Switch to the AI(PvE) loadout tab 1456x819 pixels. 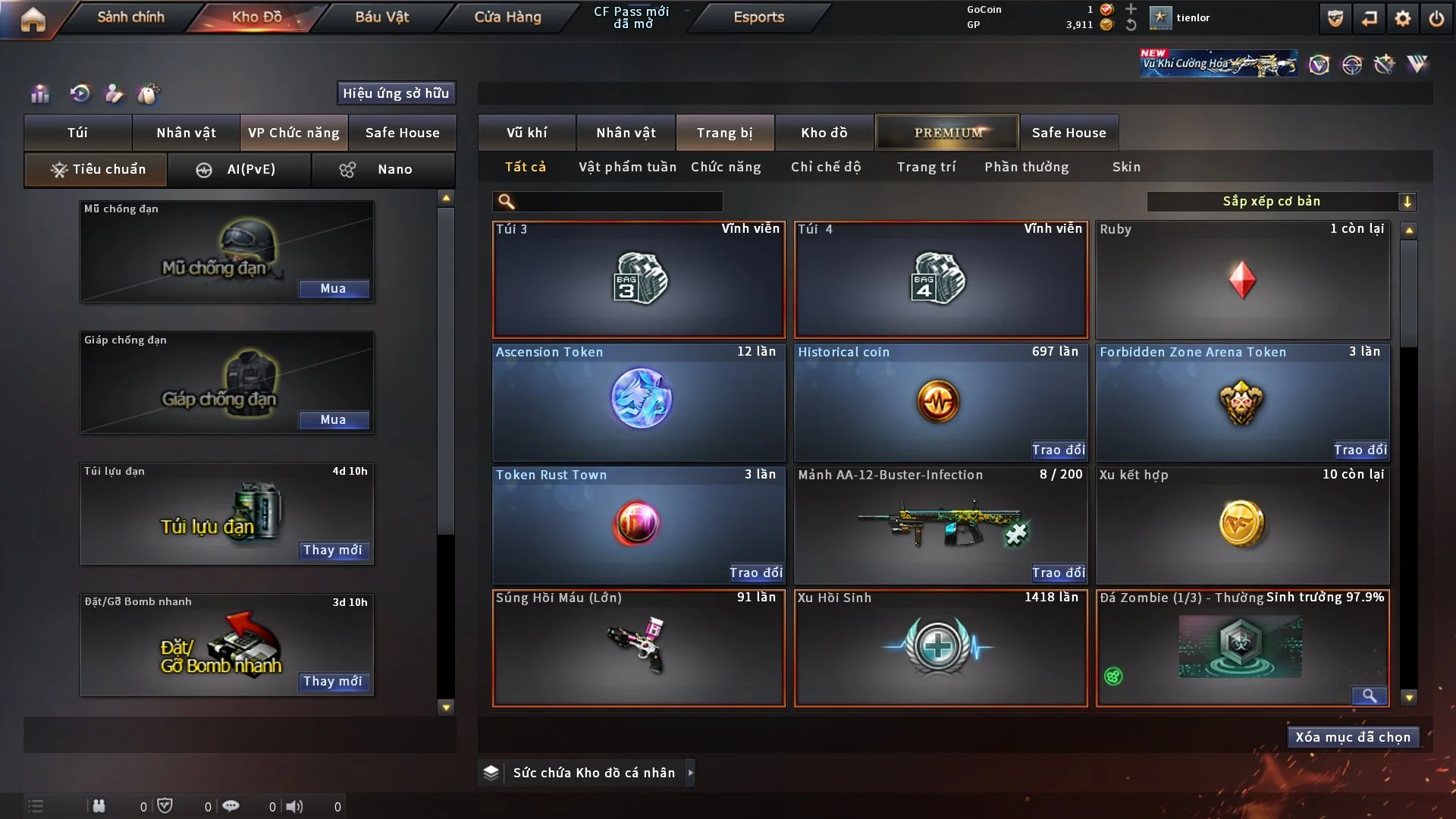pyautogui.click(x=239, y=170)
